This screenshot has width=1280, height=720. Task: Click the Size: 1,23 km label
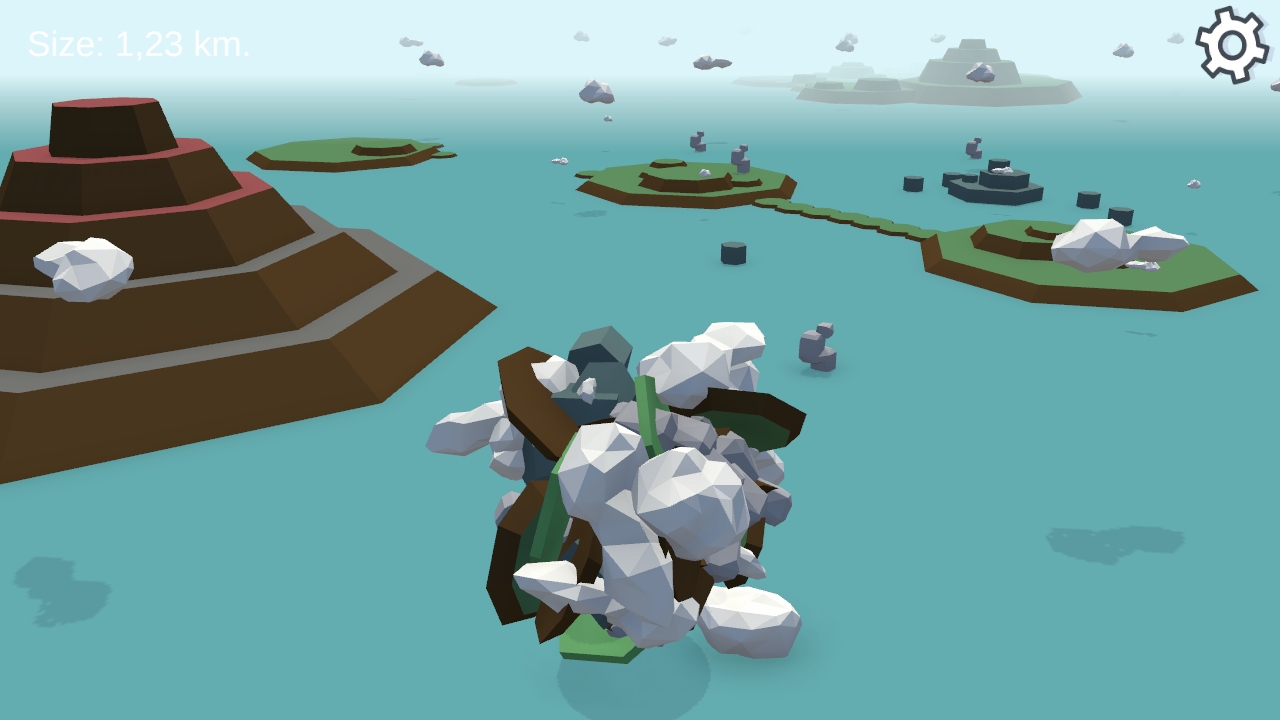(140, 43)
